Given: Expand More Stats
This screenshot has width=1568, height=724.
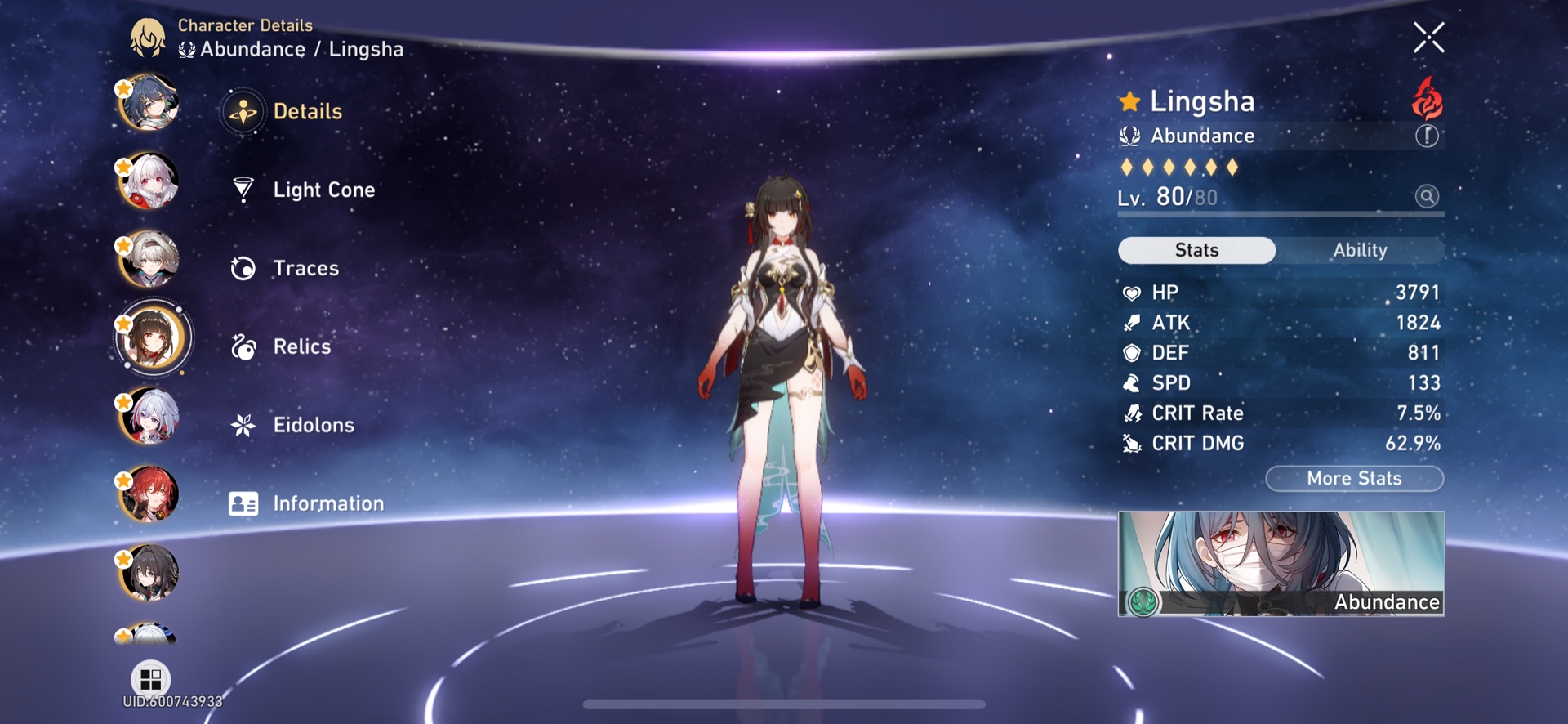Looking at the screenshot, I should (x=1354, y=478).
